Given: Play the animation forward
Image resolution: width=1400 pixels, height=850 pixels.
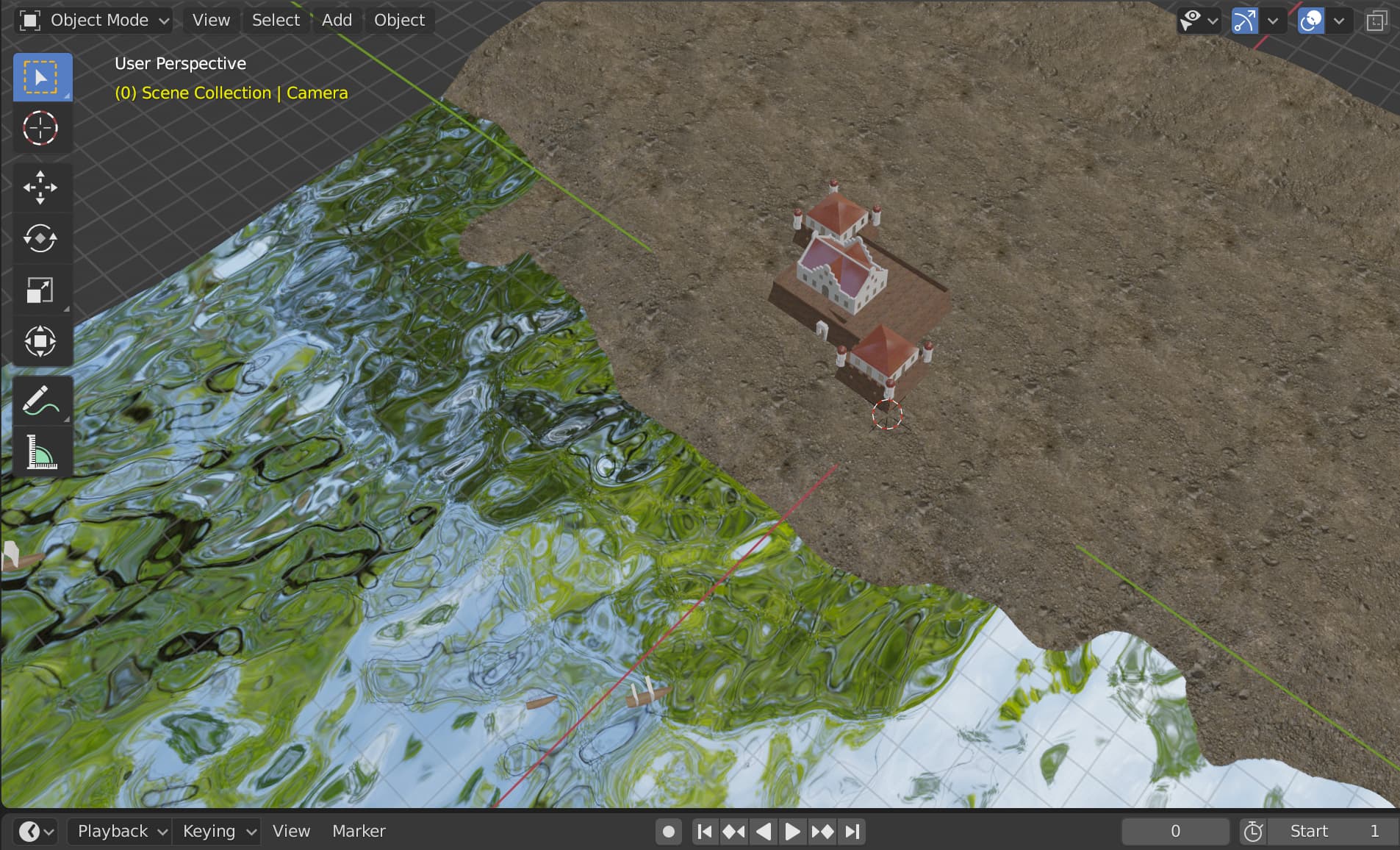Looking at the screenshot, I should [791, 831].
